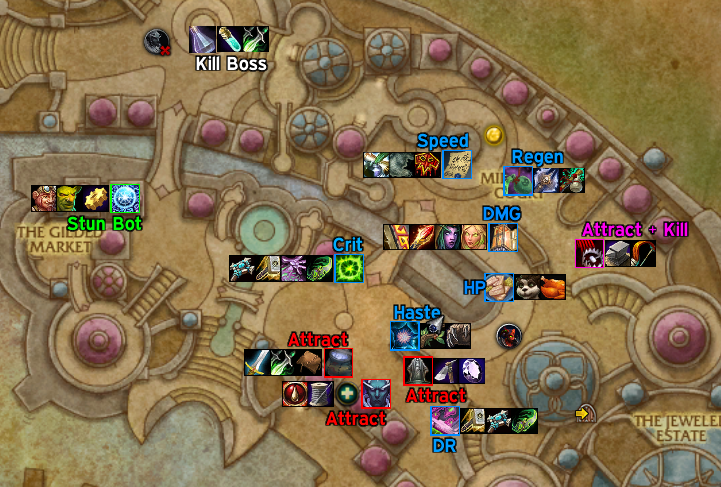Image resolution: width=721 pixels, height=487 pixels.
Task: Select the green swirl Crit buff icon
Action: 347,269
